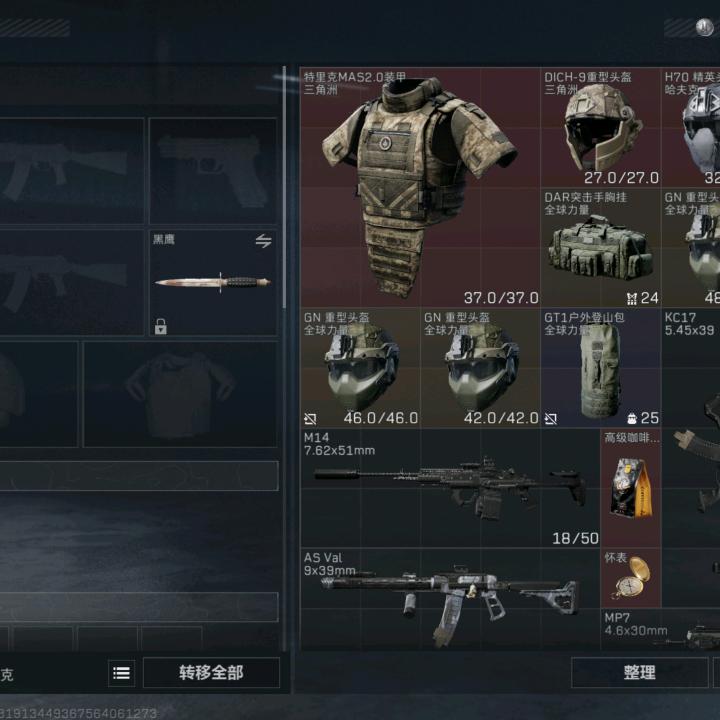The width and height of the screenshot is (720, 720).
Task: Choose the GN heavy helmet with 42.0/42.0 durability
Action: pos(480,368)
